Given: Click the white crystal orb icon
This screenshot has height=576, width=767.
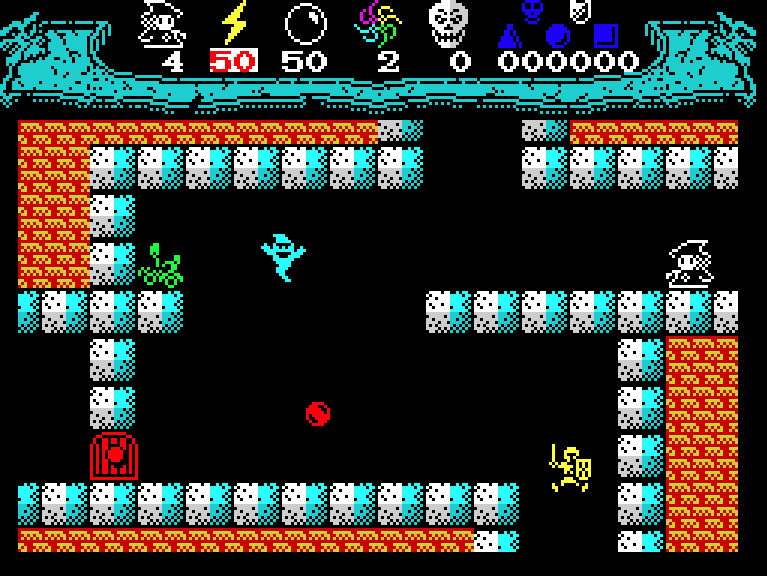Looking at the screenshot, I should (305, 23).
